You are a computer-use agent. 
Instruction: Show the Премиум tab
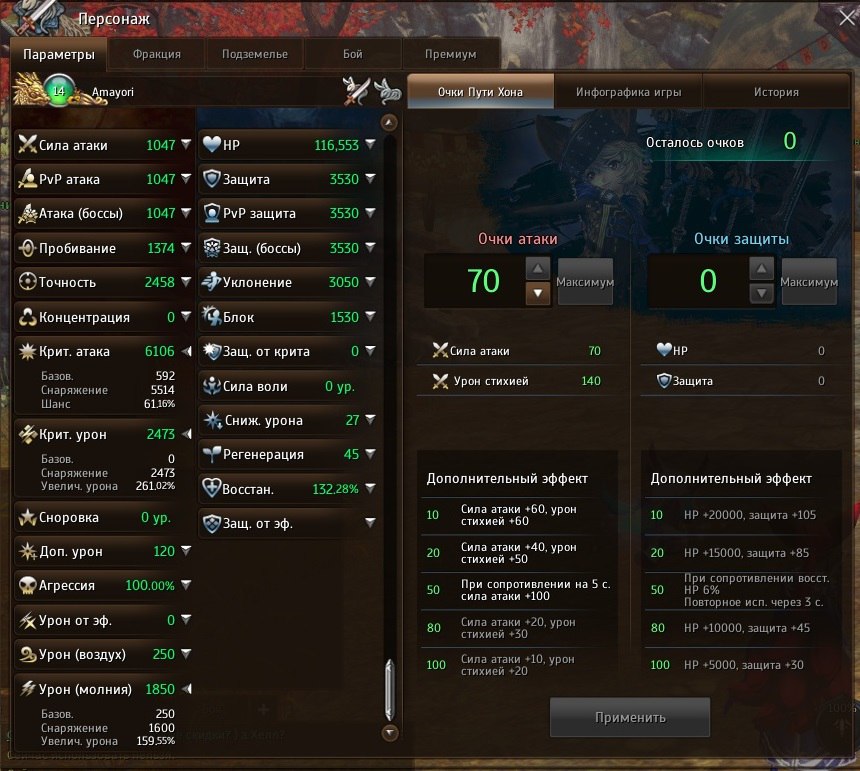pos(450,54)
